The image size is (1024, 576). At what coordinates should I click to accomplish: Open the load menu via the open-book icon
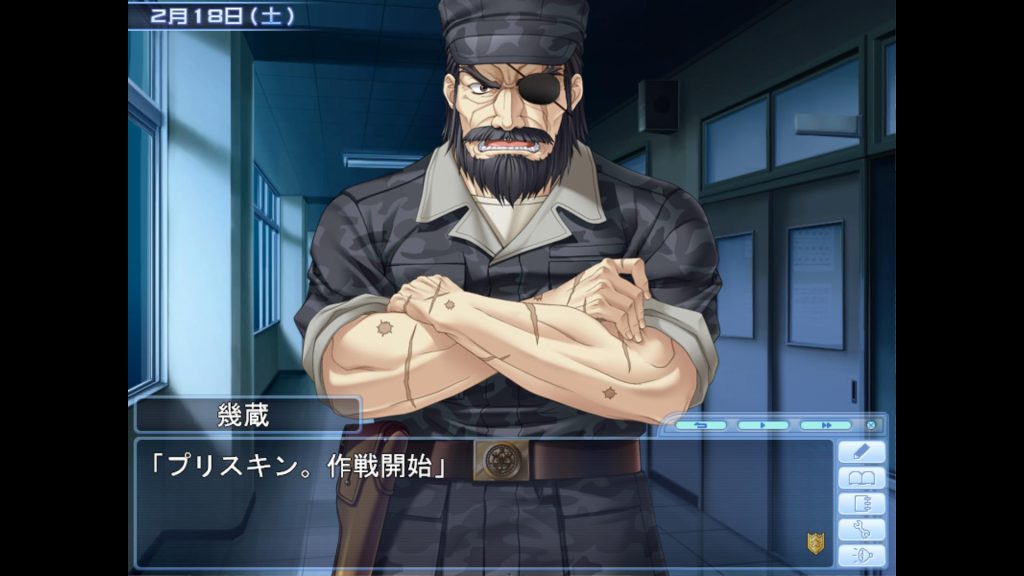point(861,478)
